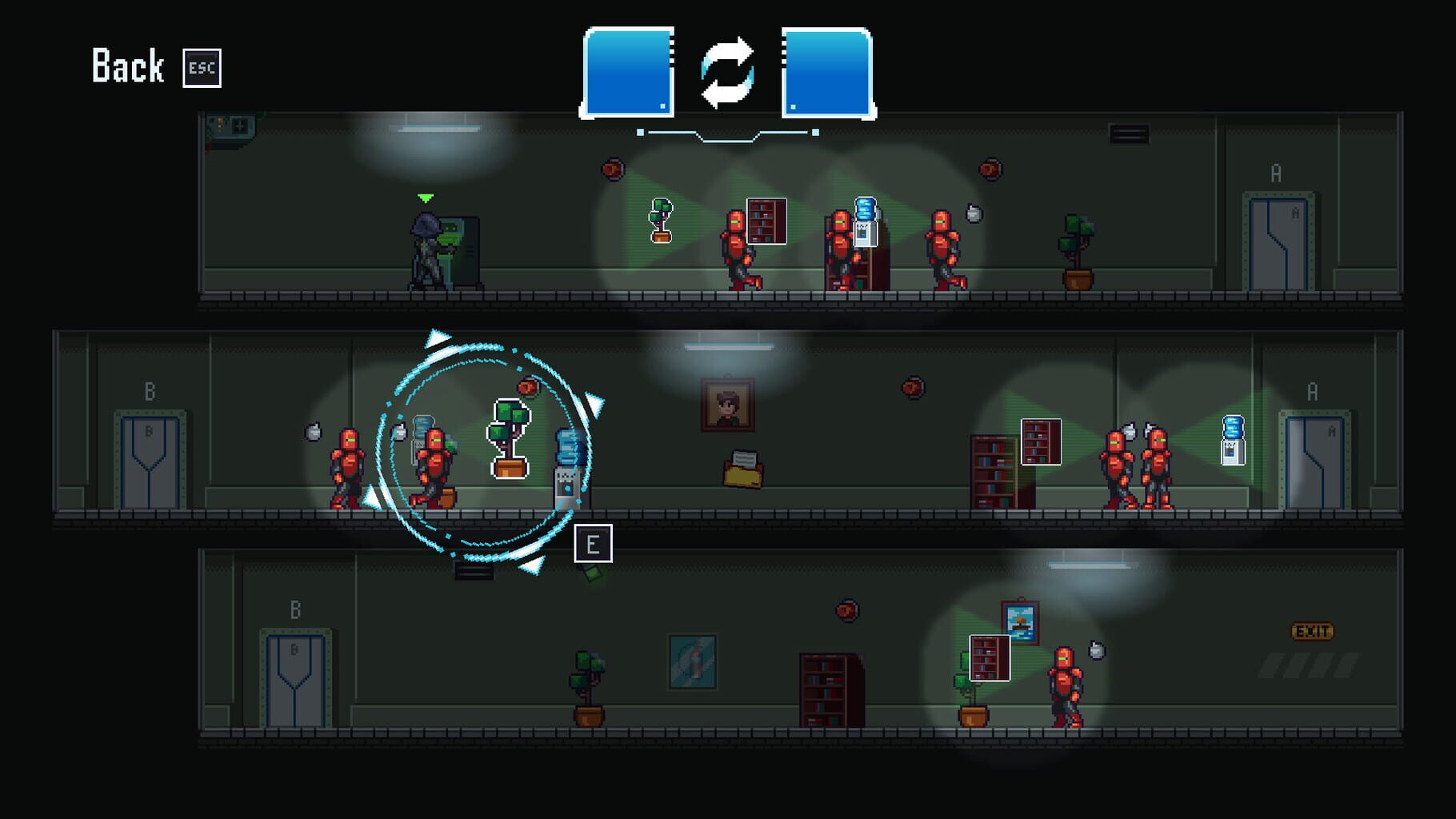Select the right blue character portrait
The height and width of the screenshot is (819, 1456).
pyautogui.click(x=826, y=70)
